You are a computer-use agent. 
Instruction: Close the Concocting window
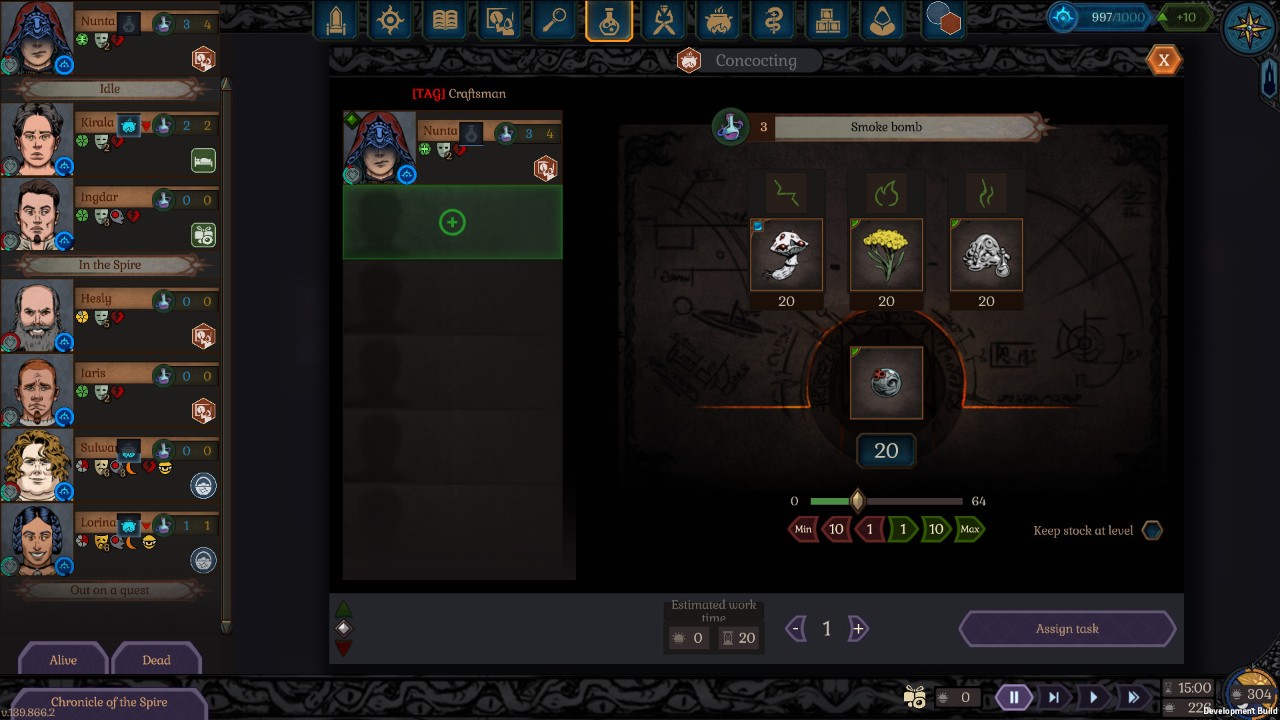pyautogui.click(x=1163, y=60)
